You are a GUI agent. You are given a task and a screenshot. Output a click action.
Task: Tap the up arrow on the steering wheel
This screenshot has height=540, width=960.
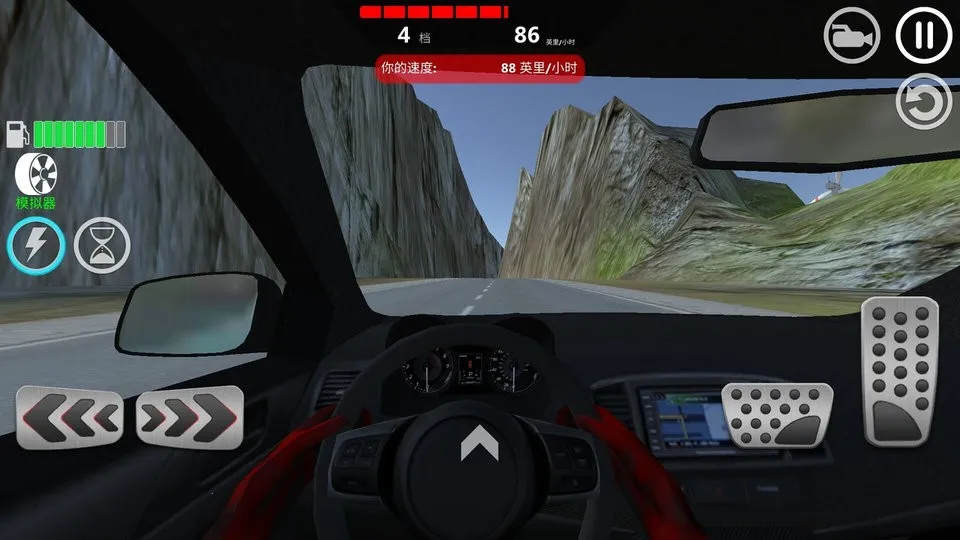[x=479, y=441]
